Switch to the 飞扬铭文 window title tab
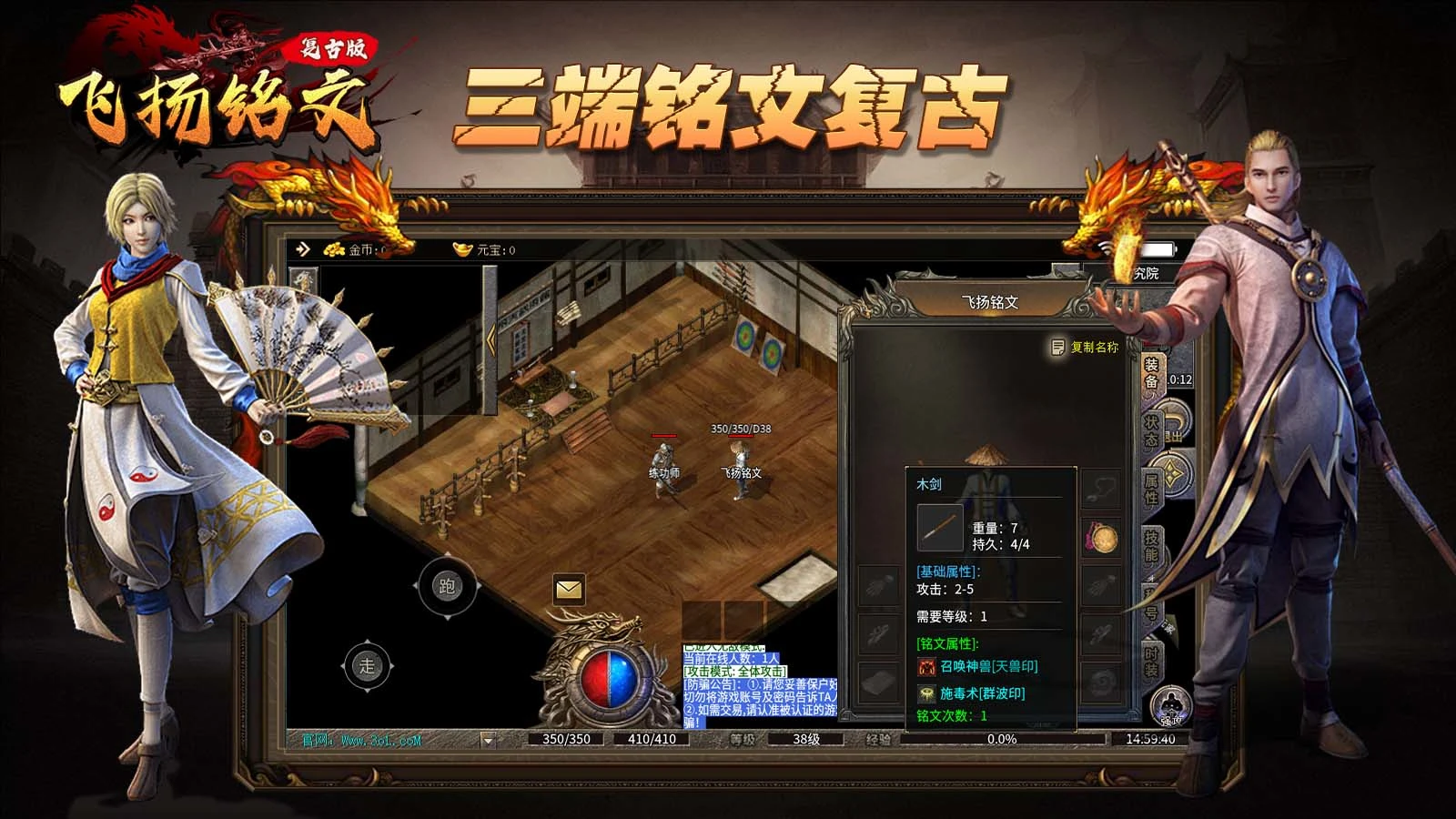This screenshot has width=1456, height=819. click(x=992, y=300)
